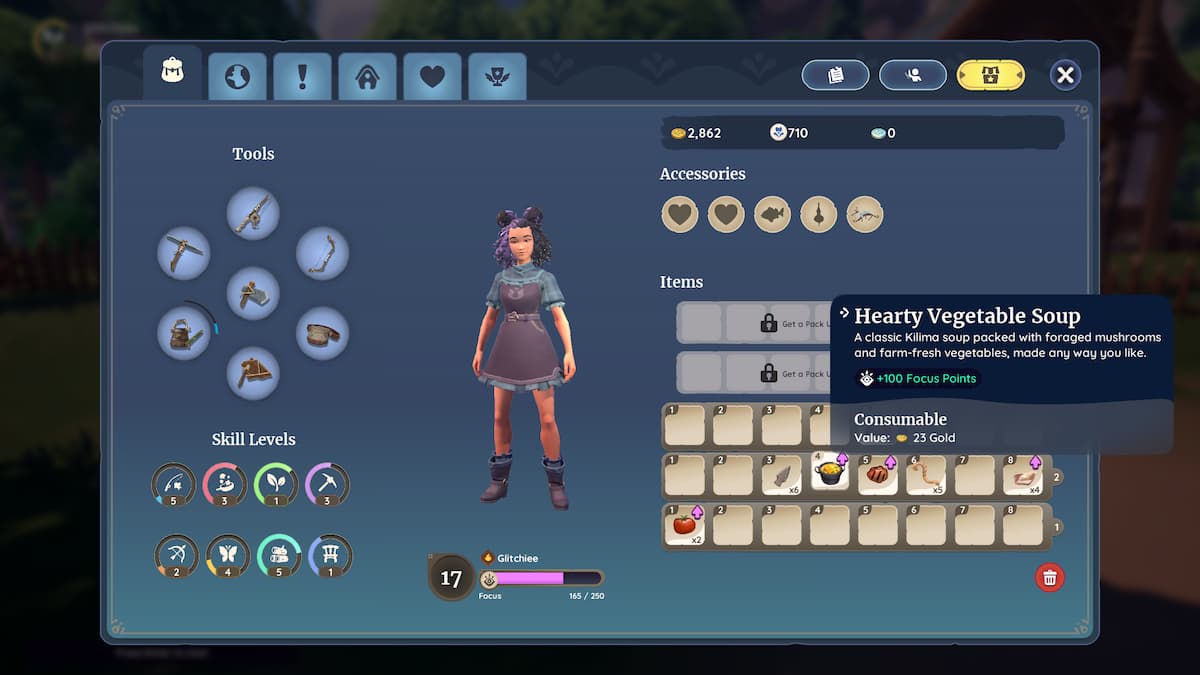Open the player social button
This screenshot has height=675, width=1200.
click(x=912, y=75)
